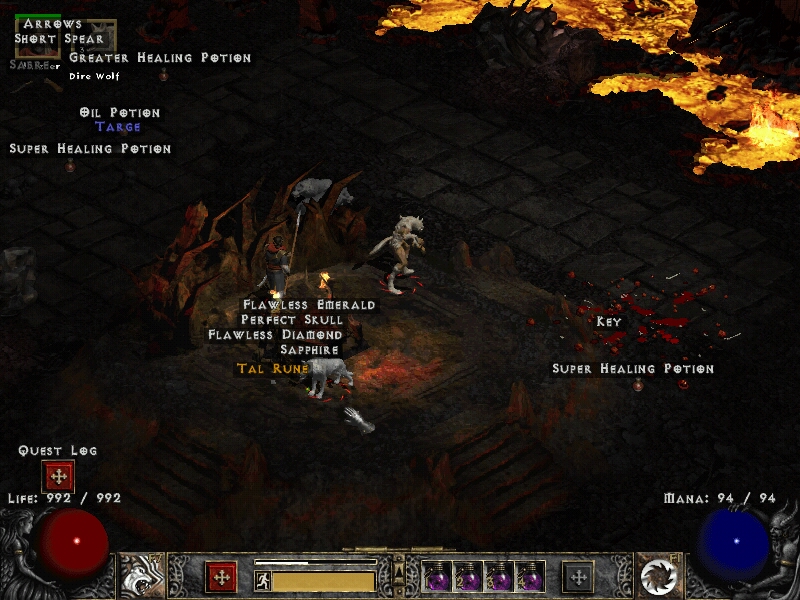The width and height of the screenshot is (800, 600).
Task: Open the Quest Log button
Action: point(58,476)
